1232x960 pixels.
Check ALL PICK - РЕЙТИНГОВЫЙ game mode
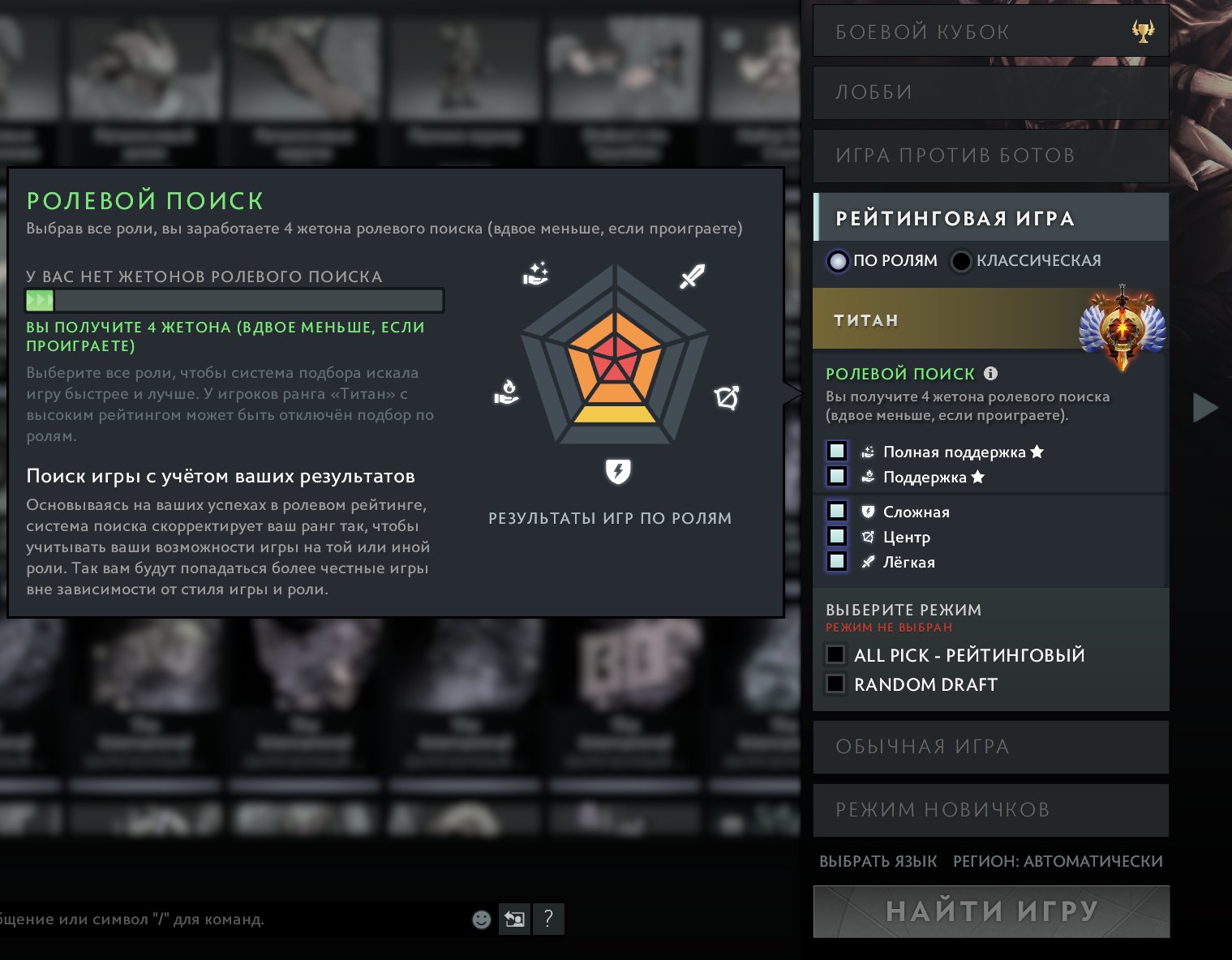[x=835, y=654]
